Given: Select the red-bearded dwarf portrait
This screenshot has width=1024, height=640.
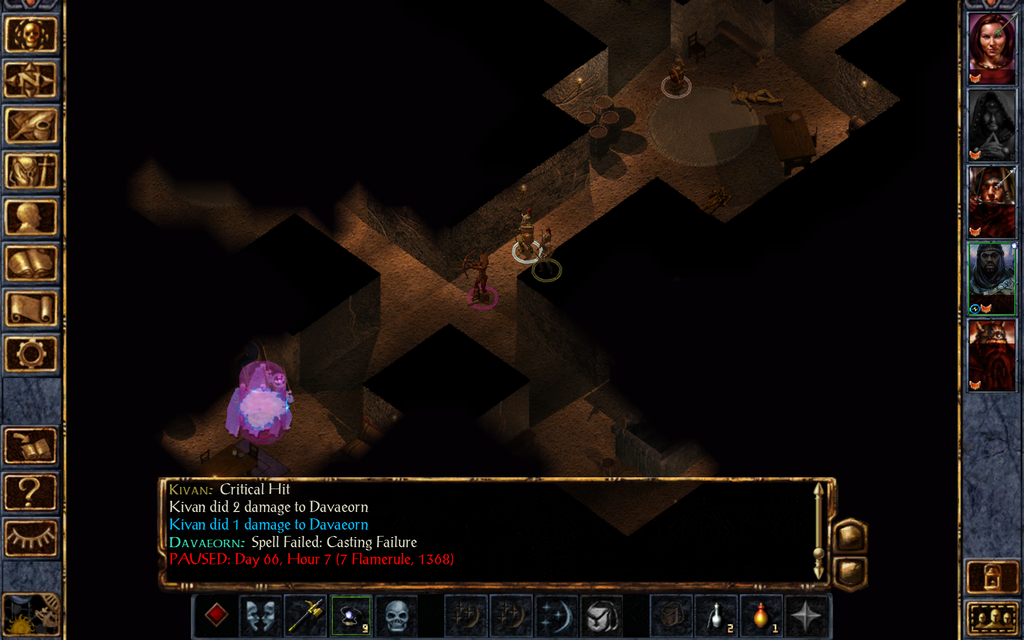Looking at the screenshot, I should [x=991, y=355].
